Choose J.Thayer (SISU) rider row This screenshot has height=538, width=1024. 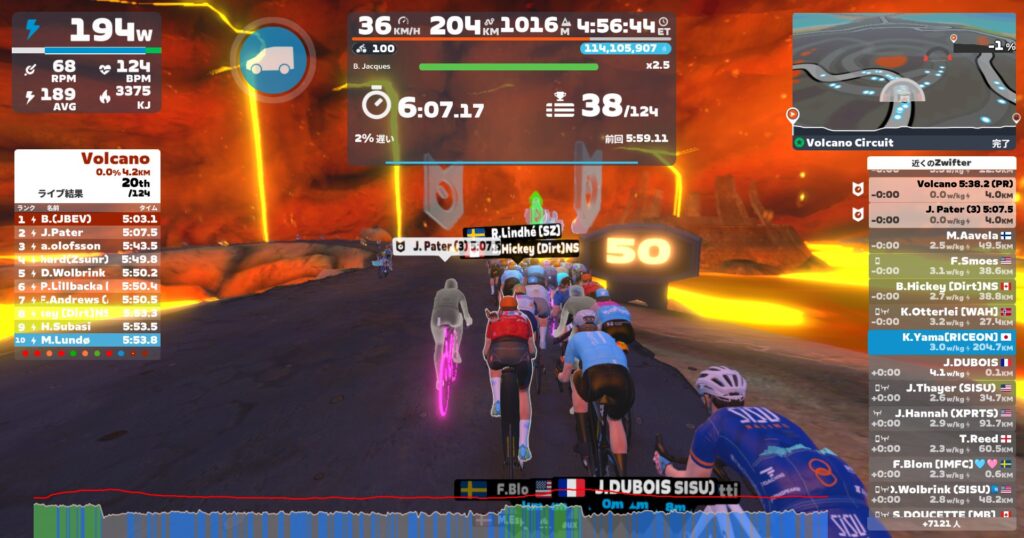click(941, 393)
